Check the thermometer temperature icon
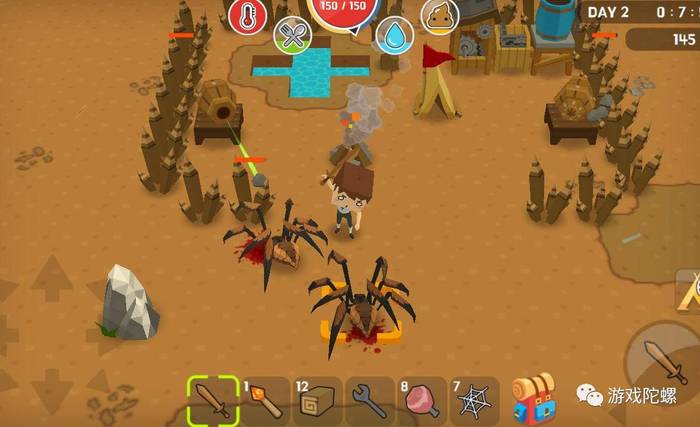This screenshot has height=427, width=700. pos(247,16)
